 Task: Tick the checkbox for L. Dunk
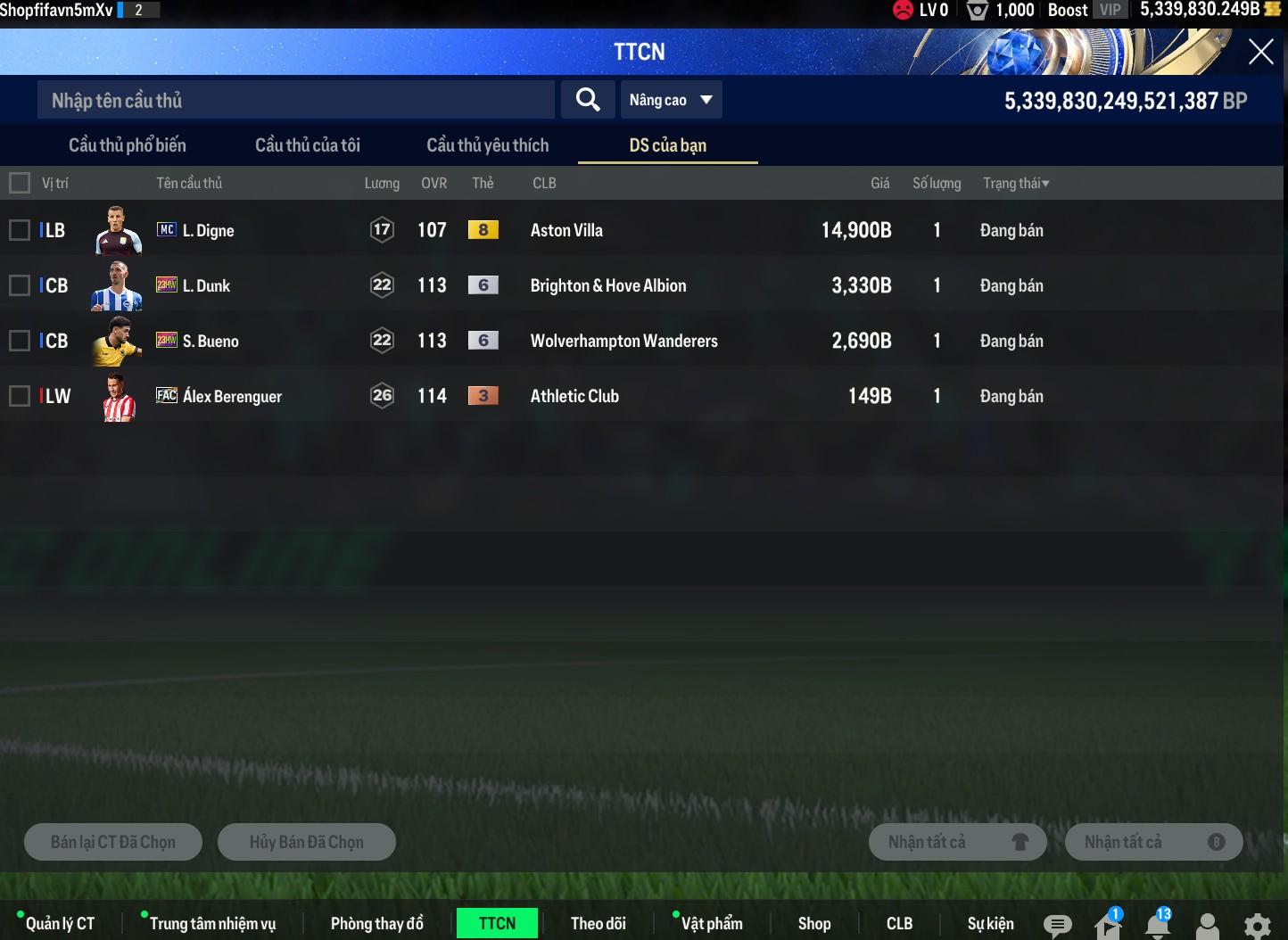20,285
